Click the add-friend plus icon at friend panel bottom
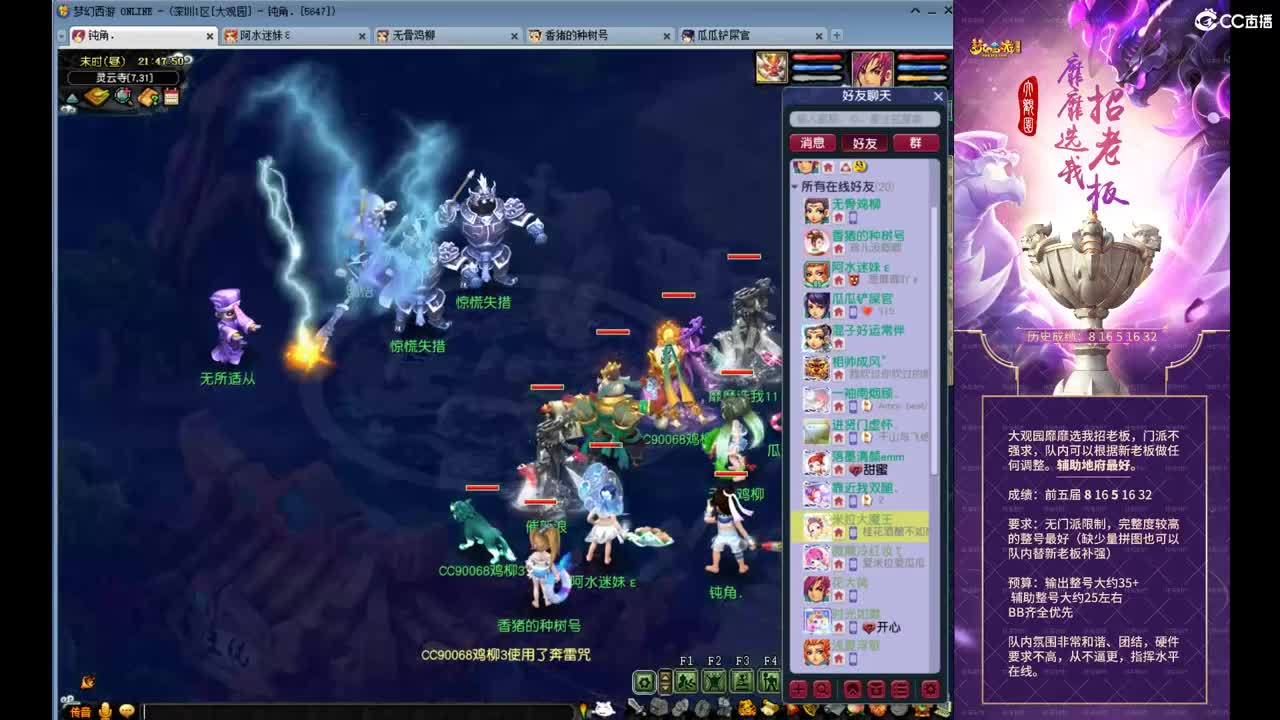The image size is (1280, 720). [797, 689]
